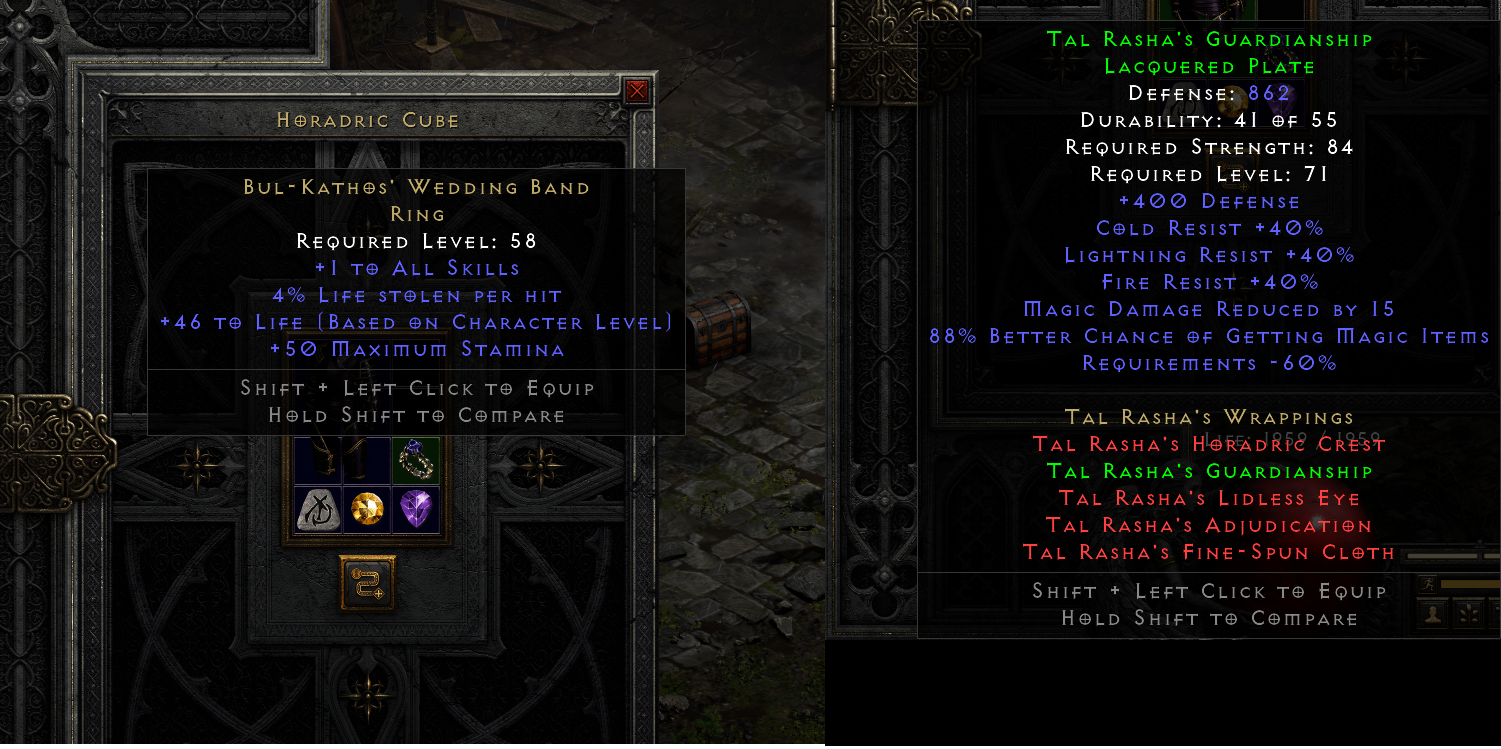Open the skill tree icon

click(x=1468, y=614)
